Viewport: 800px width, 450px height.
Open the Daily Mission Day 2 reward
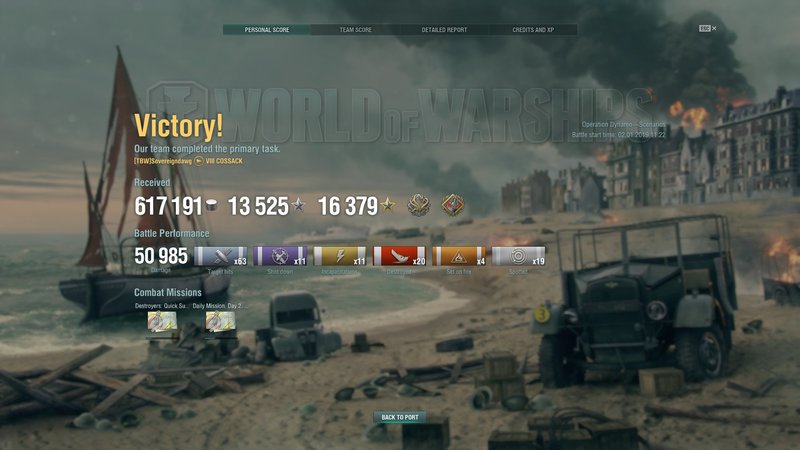(x=220, y=322)
